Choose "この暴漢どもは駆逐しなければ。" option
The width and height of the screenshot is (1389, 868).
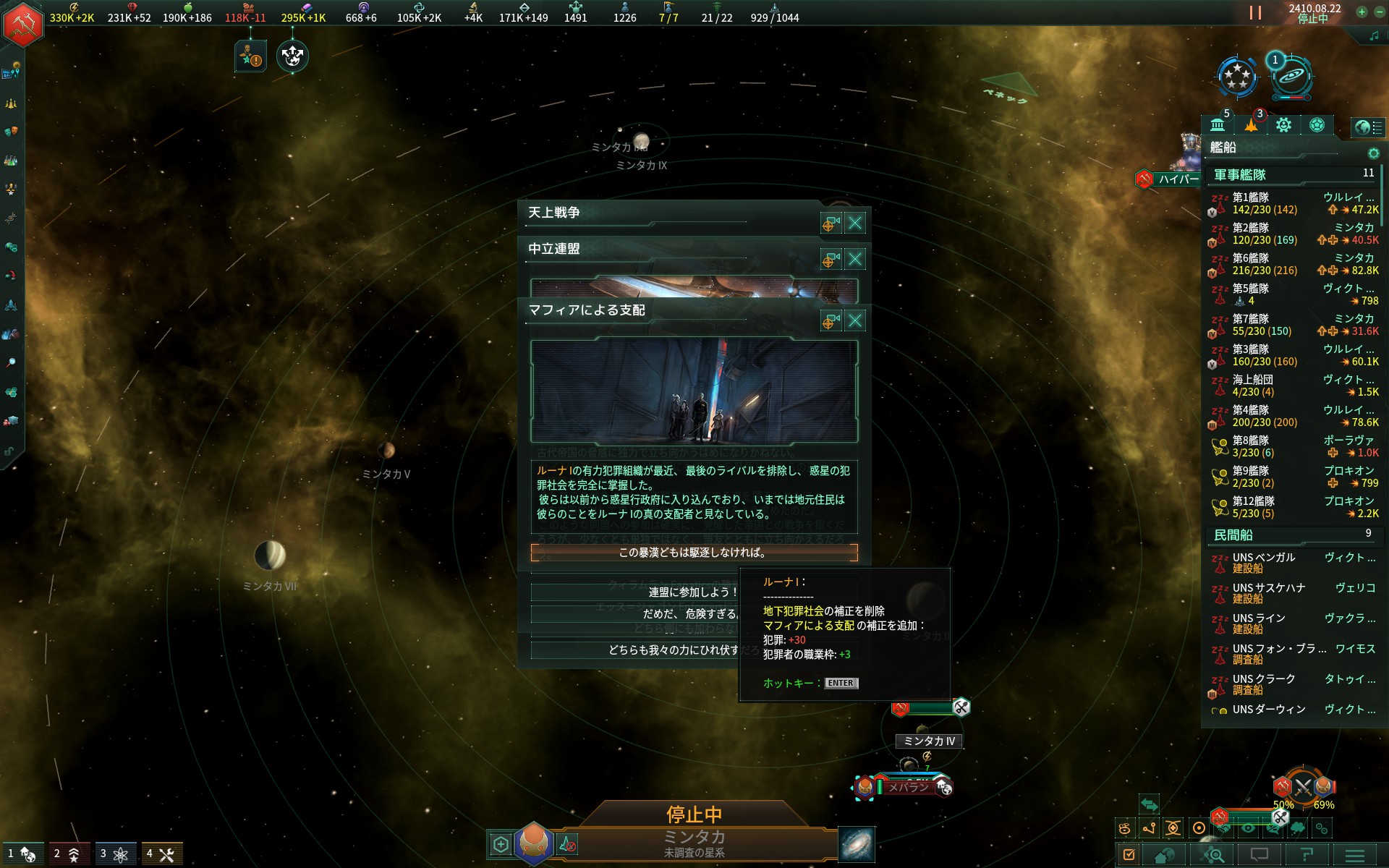[x=694, y=553]
